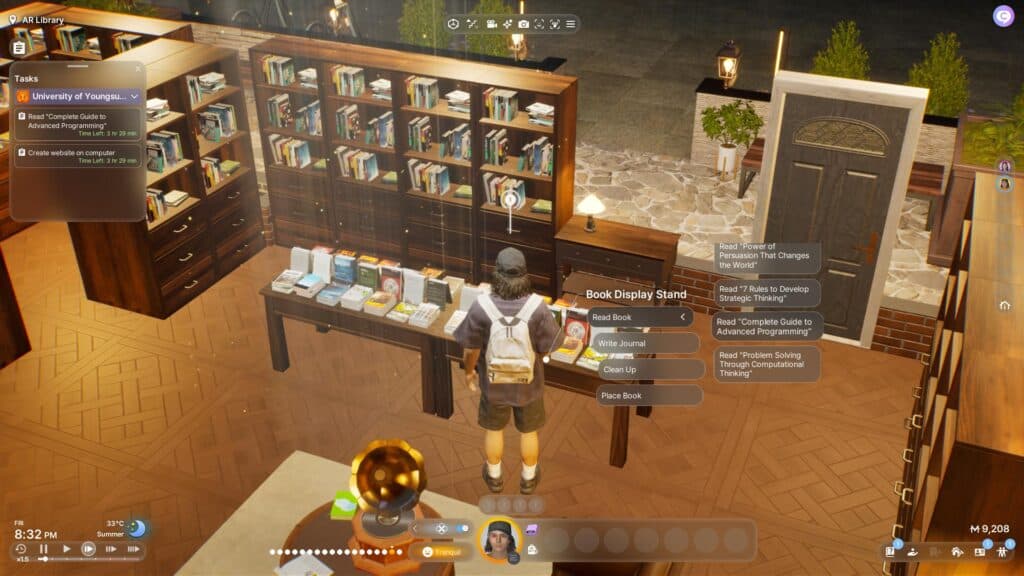
Task: Read "Problem Solving Through Computational Thinking"
Action: [767, 364]
